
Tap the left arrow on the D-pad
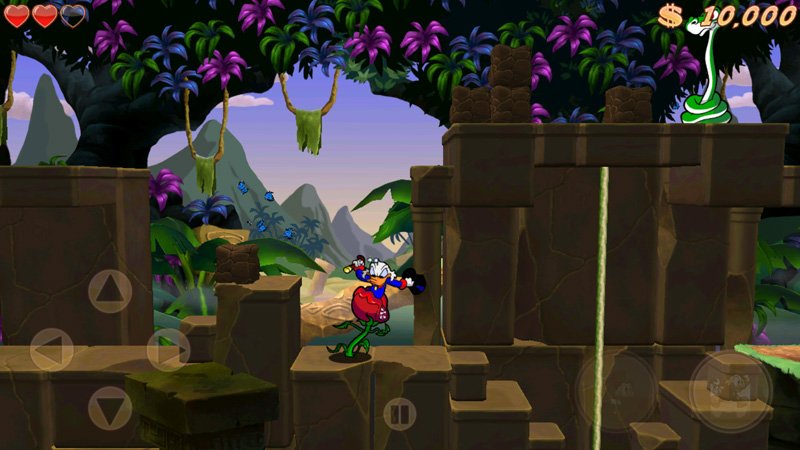click(52, 350)
